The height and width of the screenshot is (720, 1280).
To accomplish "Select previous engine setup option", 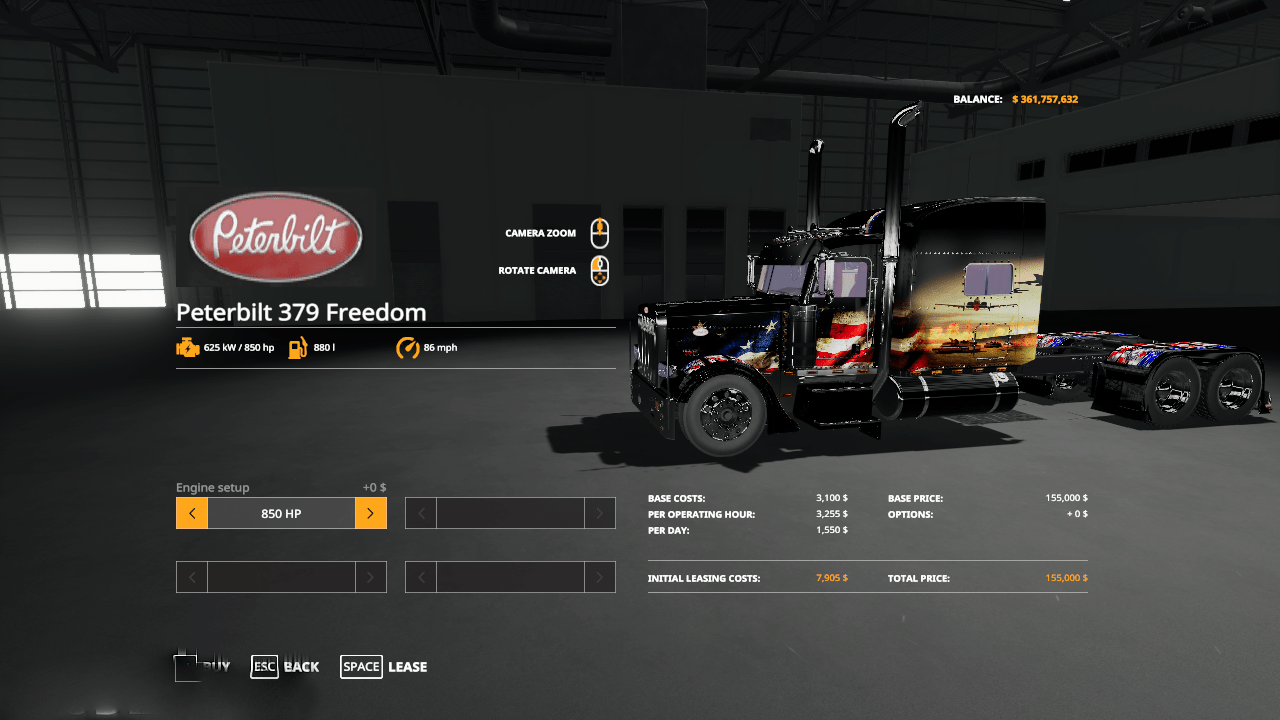I will 192,513.
